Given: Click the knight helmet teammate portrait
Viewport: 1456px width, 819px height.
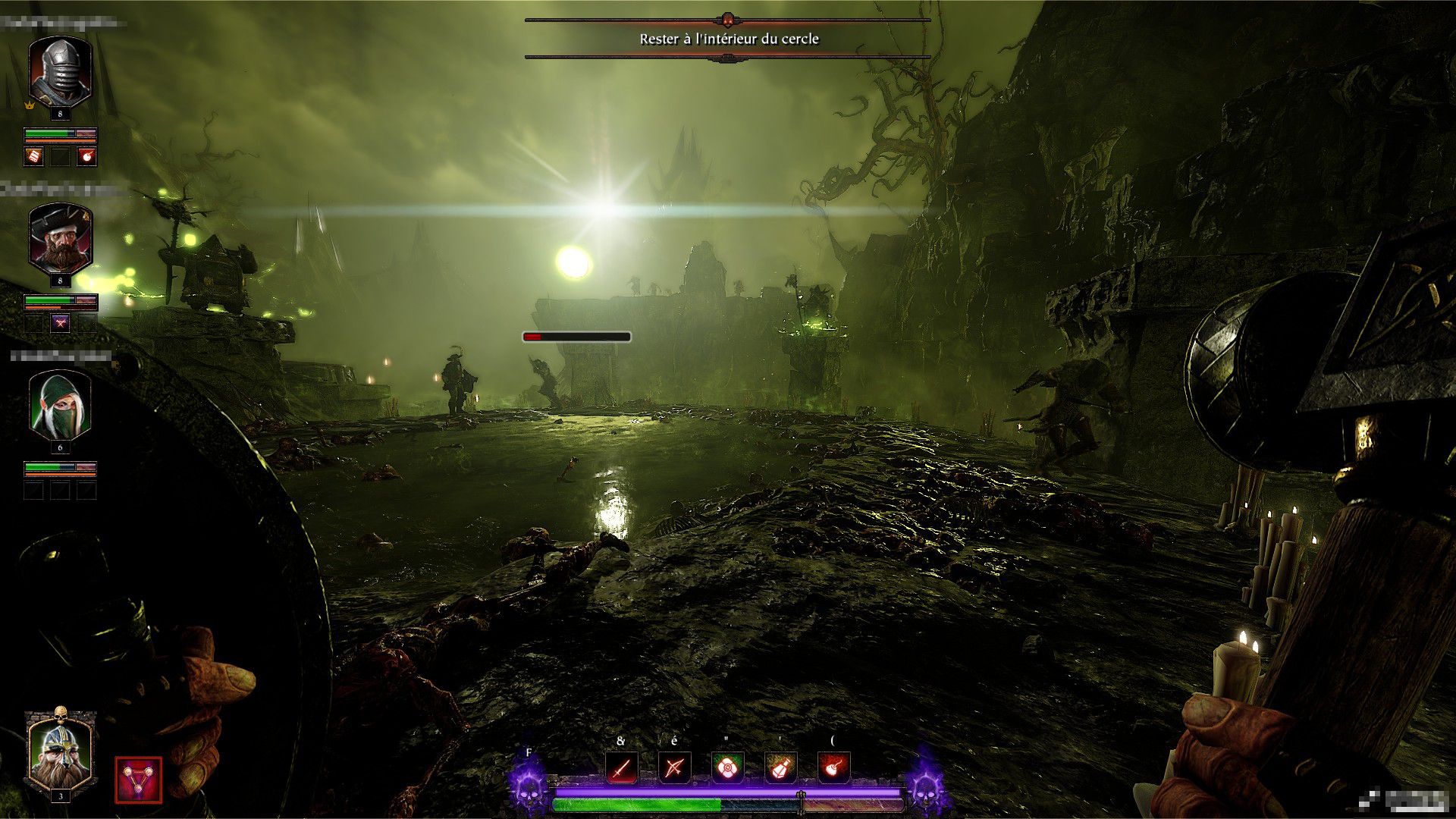Looking at the screenshot, I should 60,73.
